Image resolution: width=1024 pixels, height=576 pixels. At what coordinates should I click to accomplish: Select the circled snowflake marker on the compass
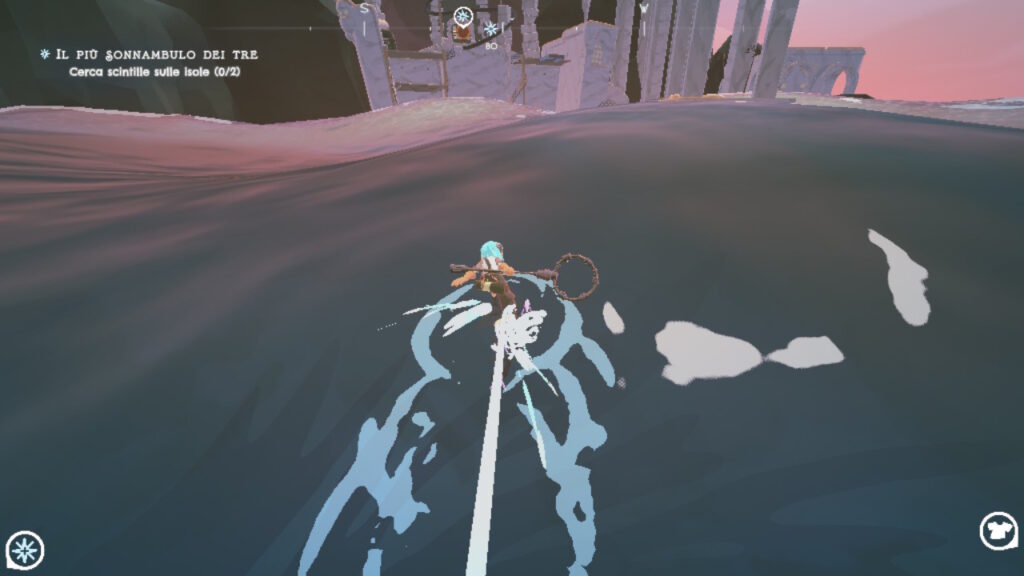[x=463, y=16]
